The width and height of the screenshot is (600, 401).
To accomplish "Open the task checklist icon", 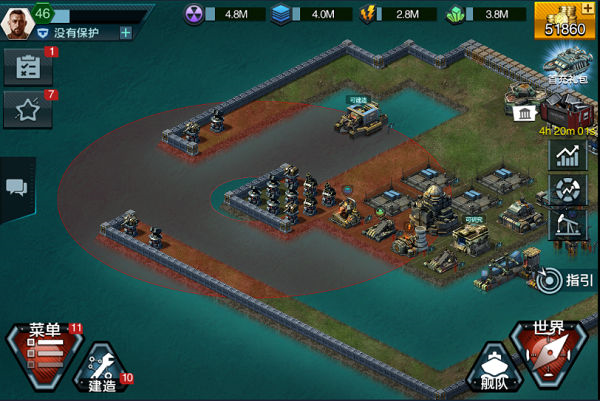I will (27, 67).
